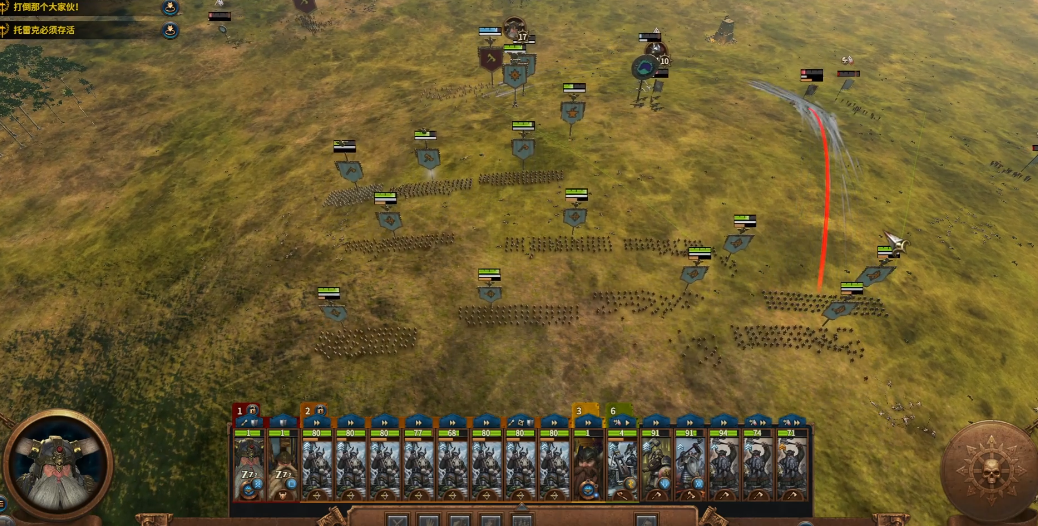Click the locate icon beside "打倒那个大家伙!"
Screen dimensions: 1038x526
(x=170, y=8)
